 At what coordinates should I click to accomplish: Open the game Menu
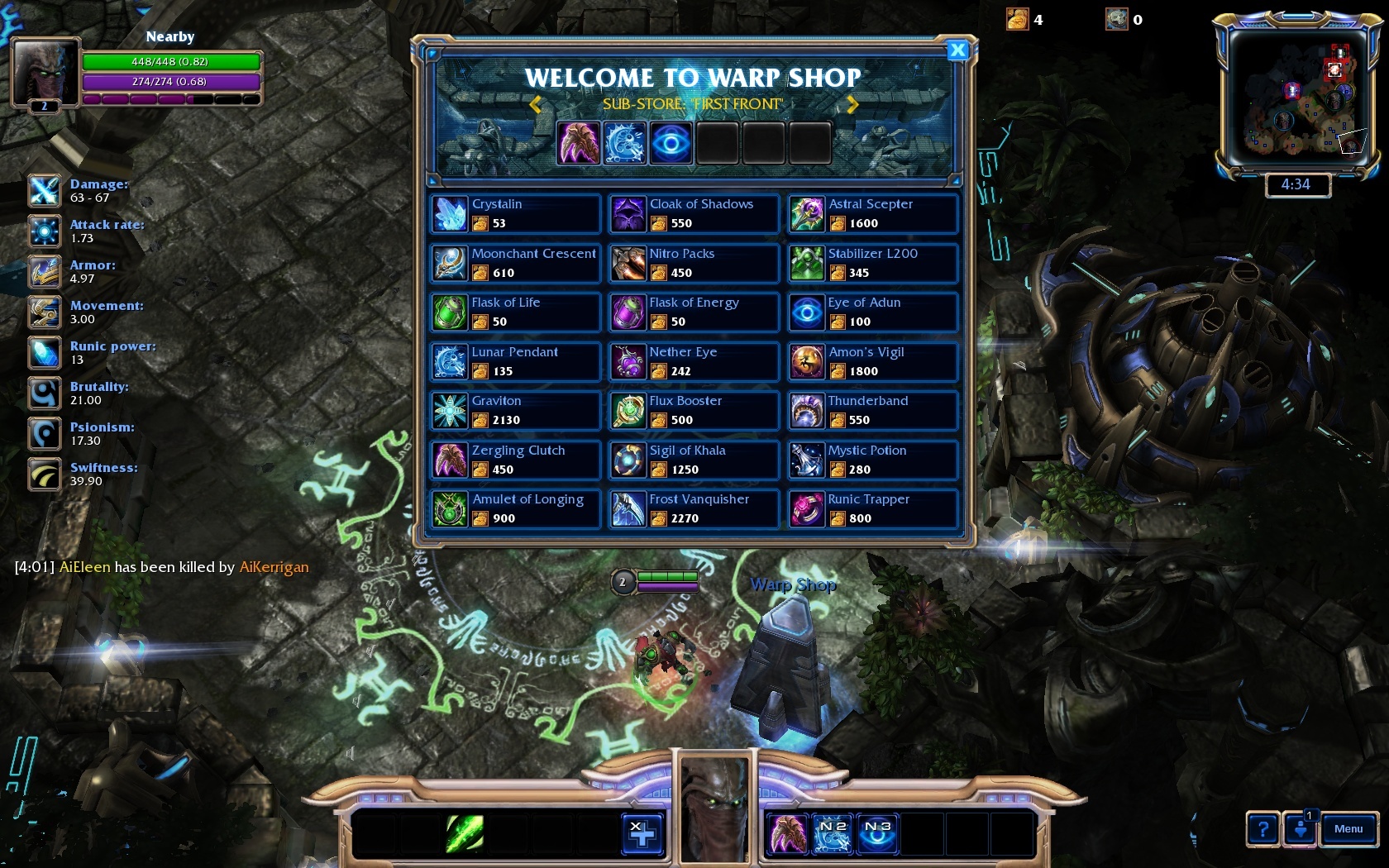coord(1348,829)
